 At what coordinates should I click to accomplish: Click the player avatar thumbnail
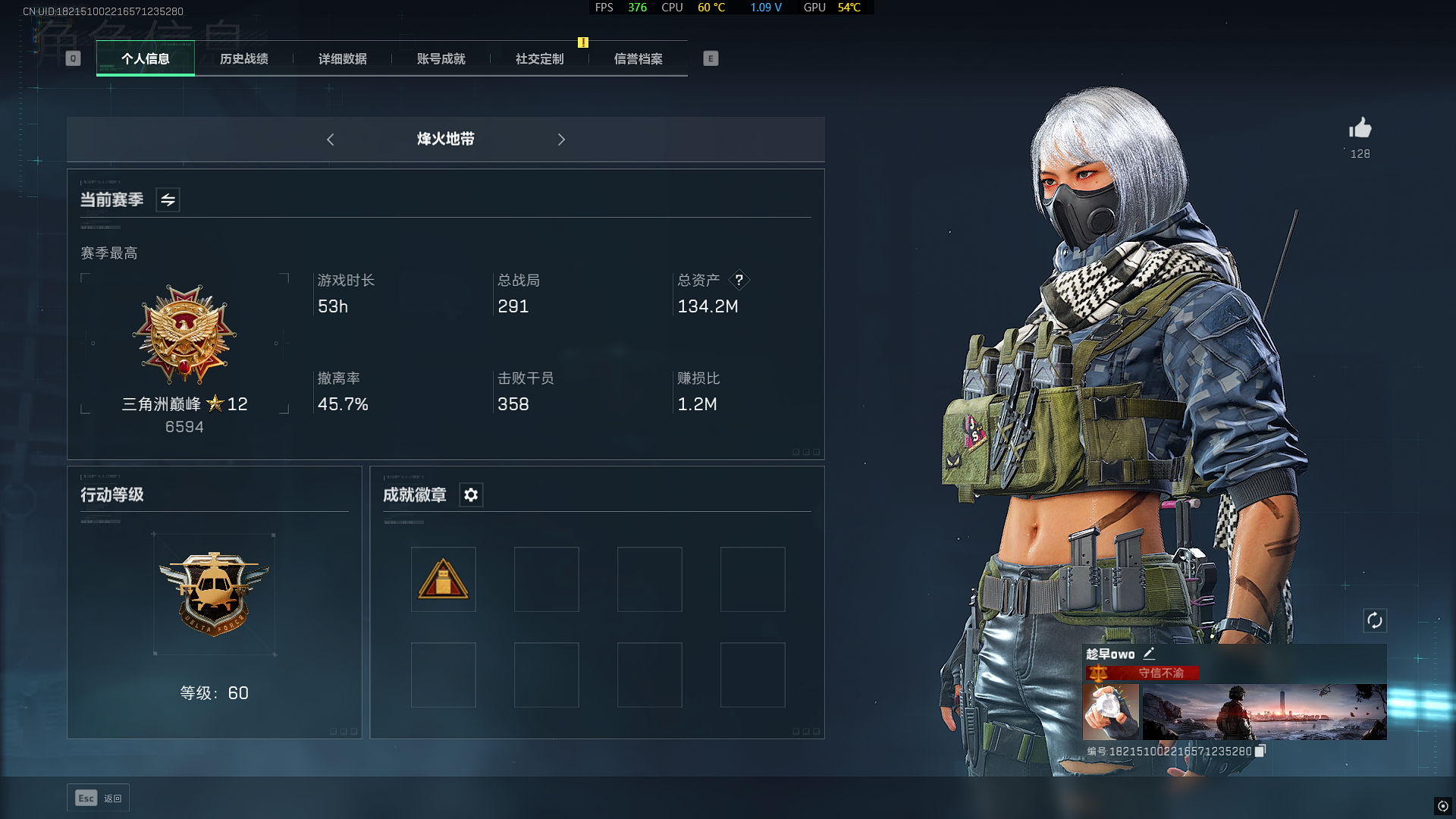click(x=1110, y=711)
